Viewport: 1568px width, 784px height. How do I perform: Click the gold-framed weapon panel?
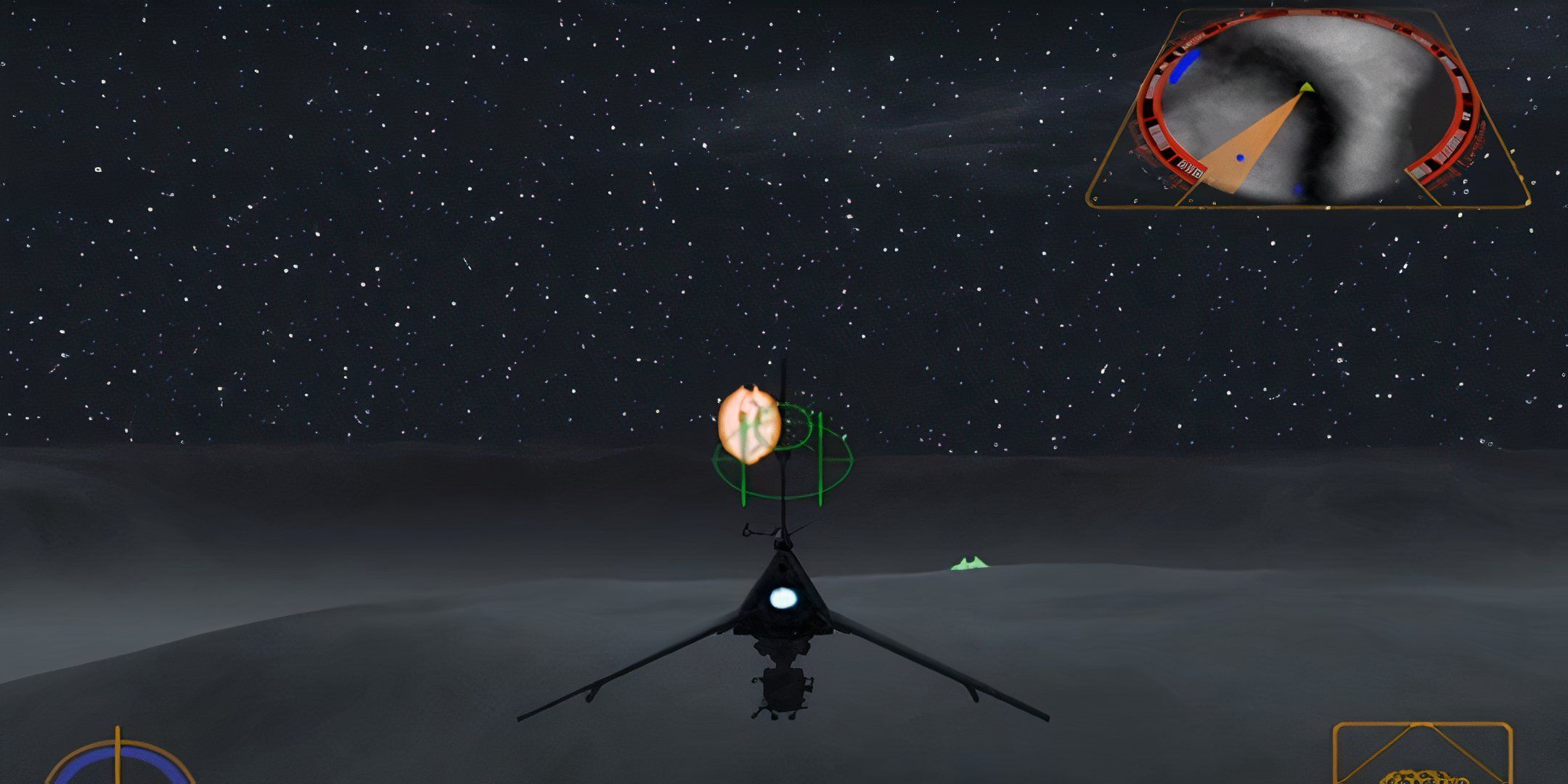[1422, 755]
